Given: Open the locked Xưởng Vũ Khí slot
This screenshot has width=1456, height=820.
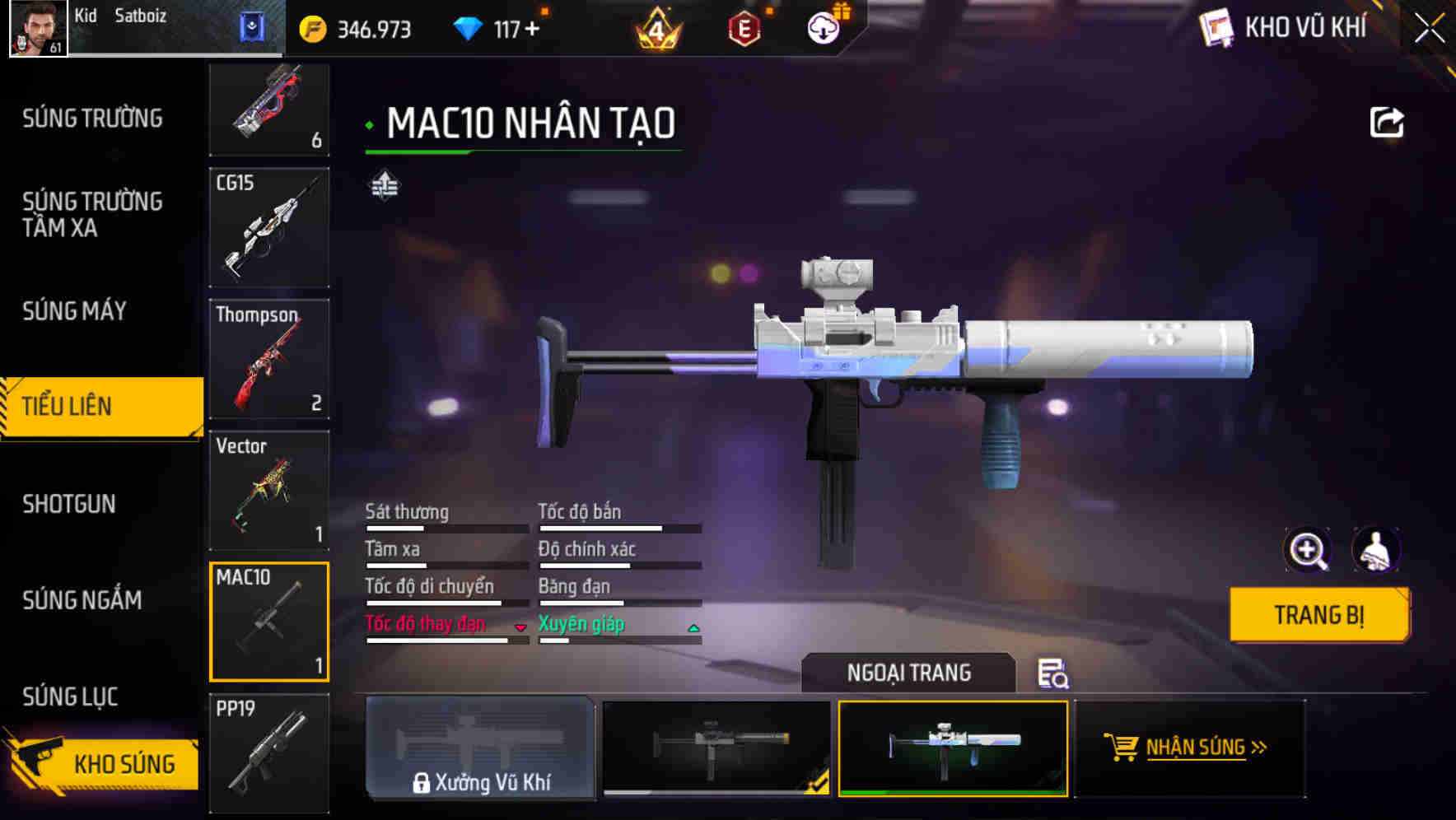Looking at the screenshot, I should [480, 748].
